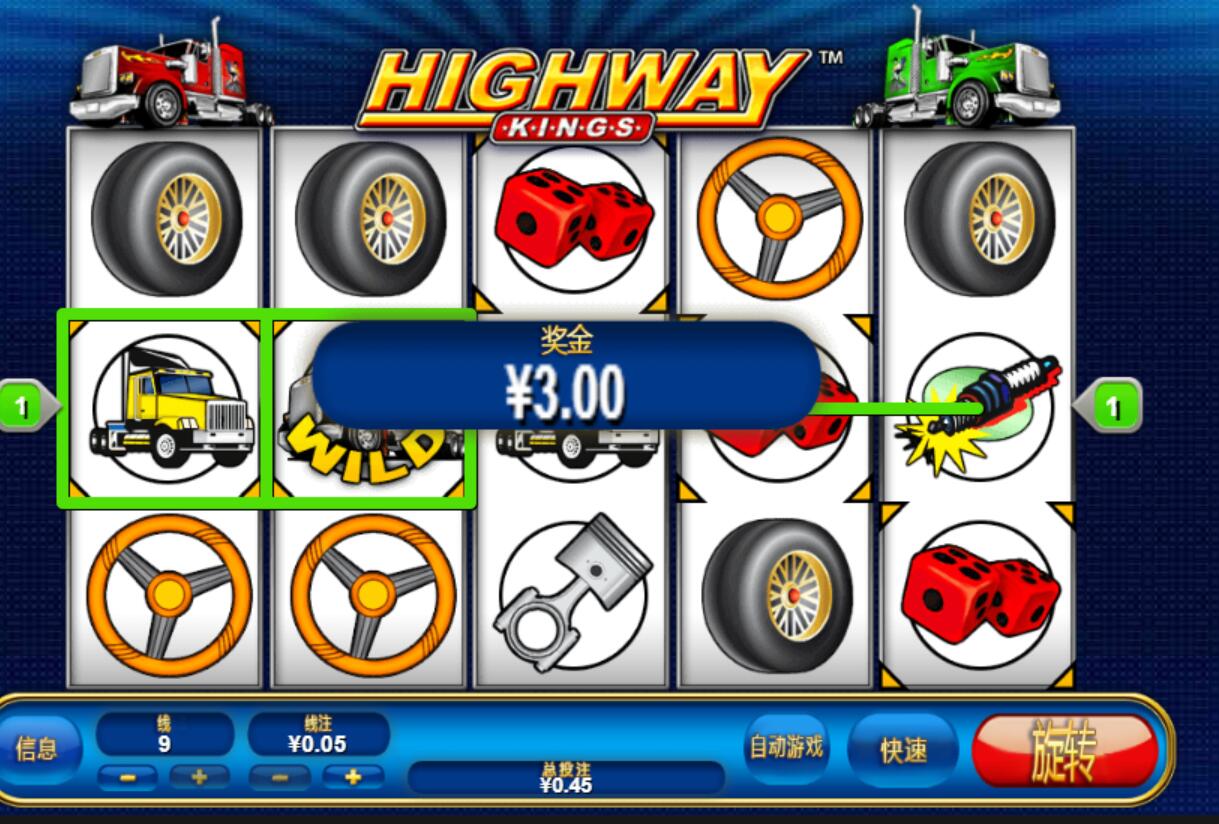Toggle the 快速 fast mode
Image resolution: width=1219 pixels, height=824 pixels.
[x=902, y=750]
